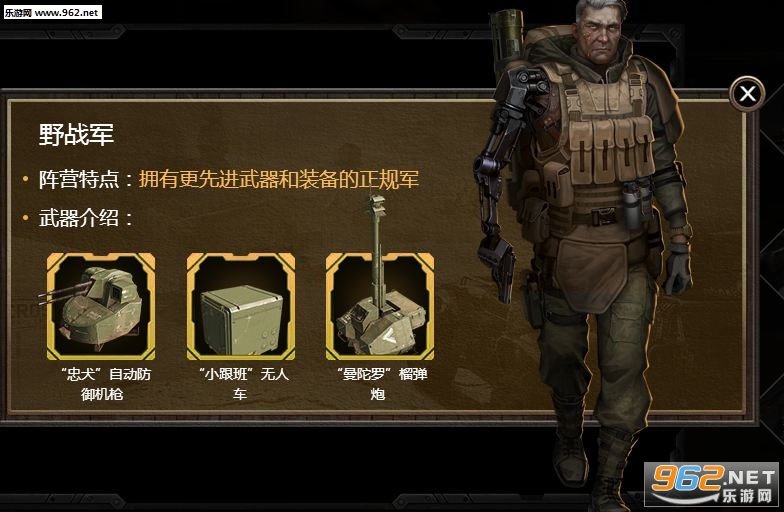Select the "忠犬" auto defense machine gun icon
784x512 pixels.
pos(100,306)
